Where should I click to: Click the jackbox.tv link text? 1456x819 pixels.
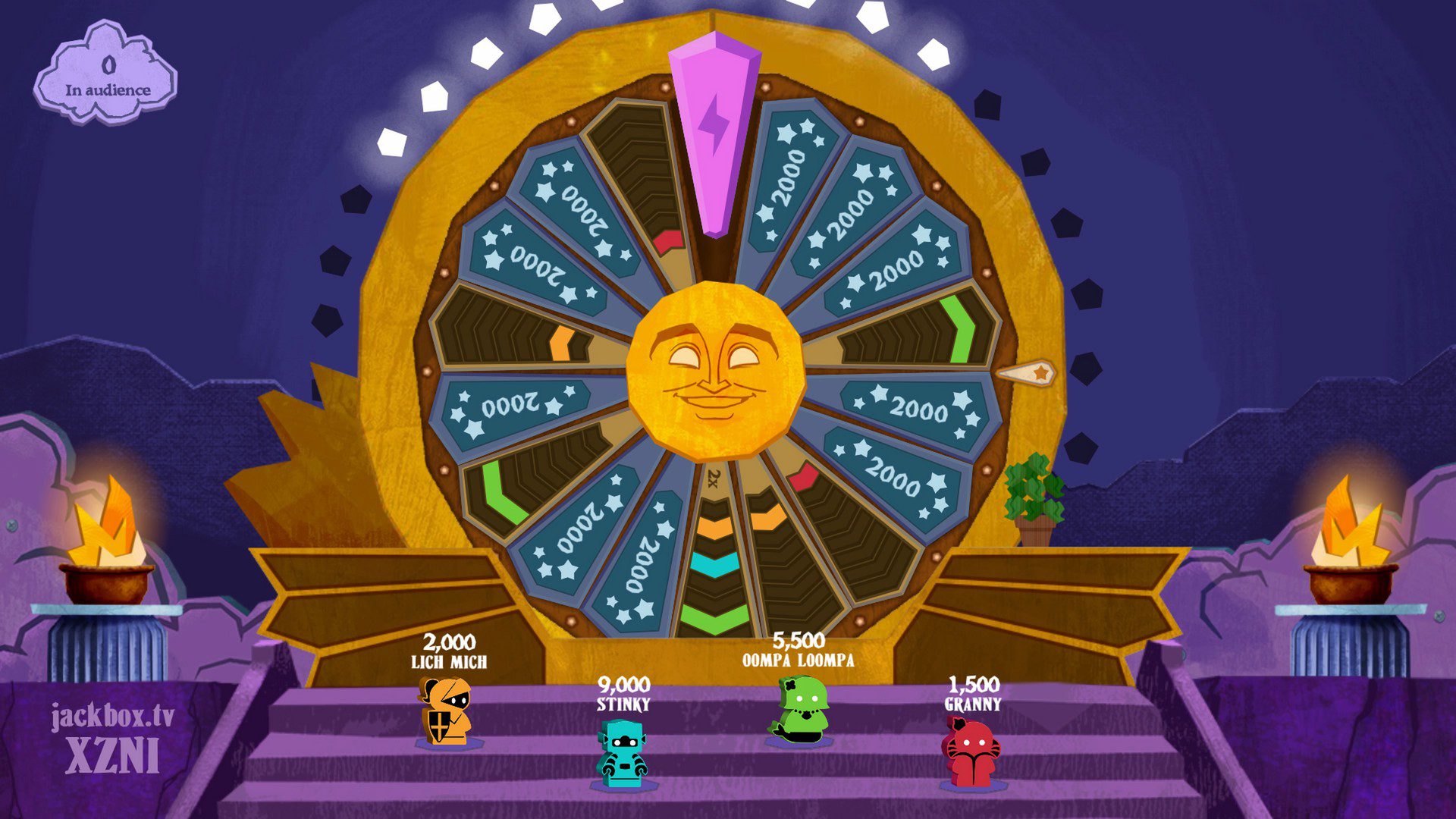[110, 717]
